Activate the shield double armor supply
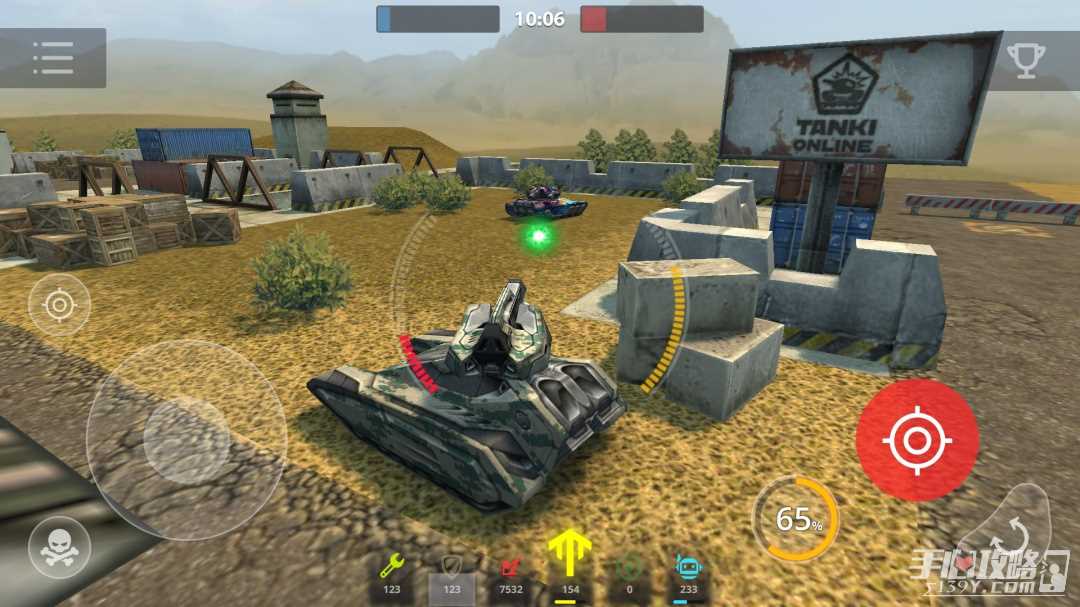The image size is (1080, 607). [451, 573]
